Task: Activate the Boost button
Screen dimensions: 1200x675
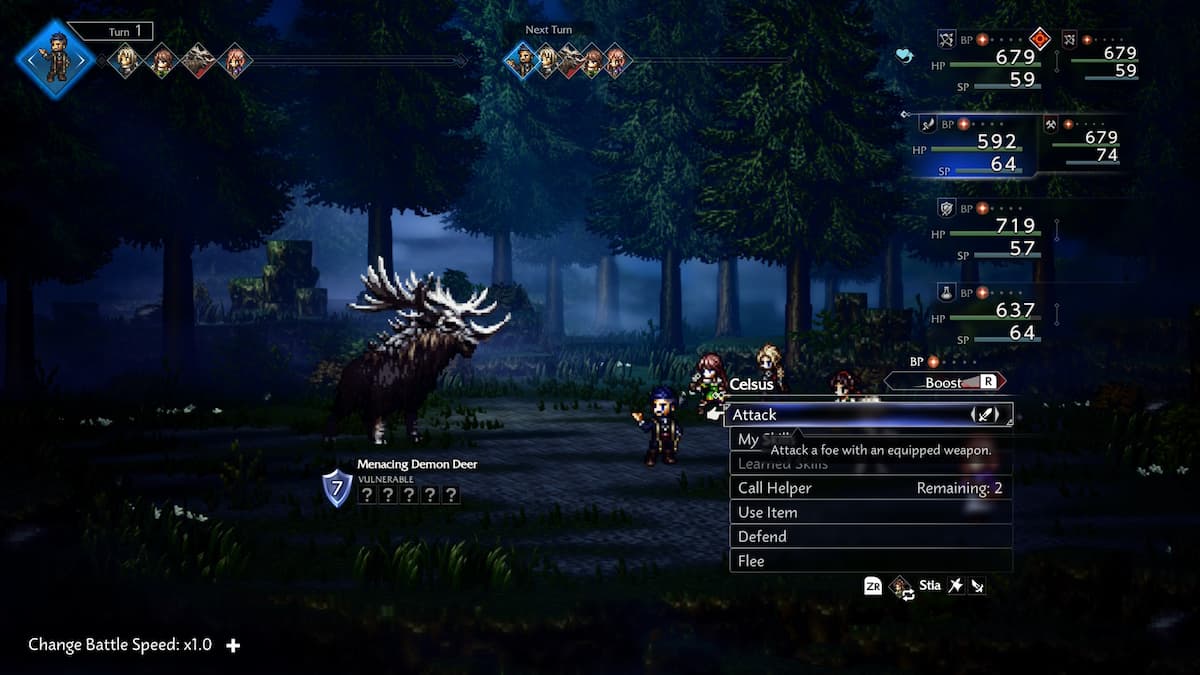Action: 945,382
